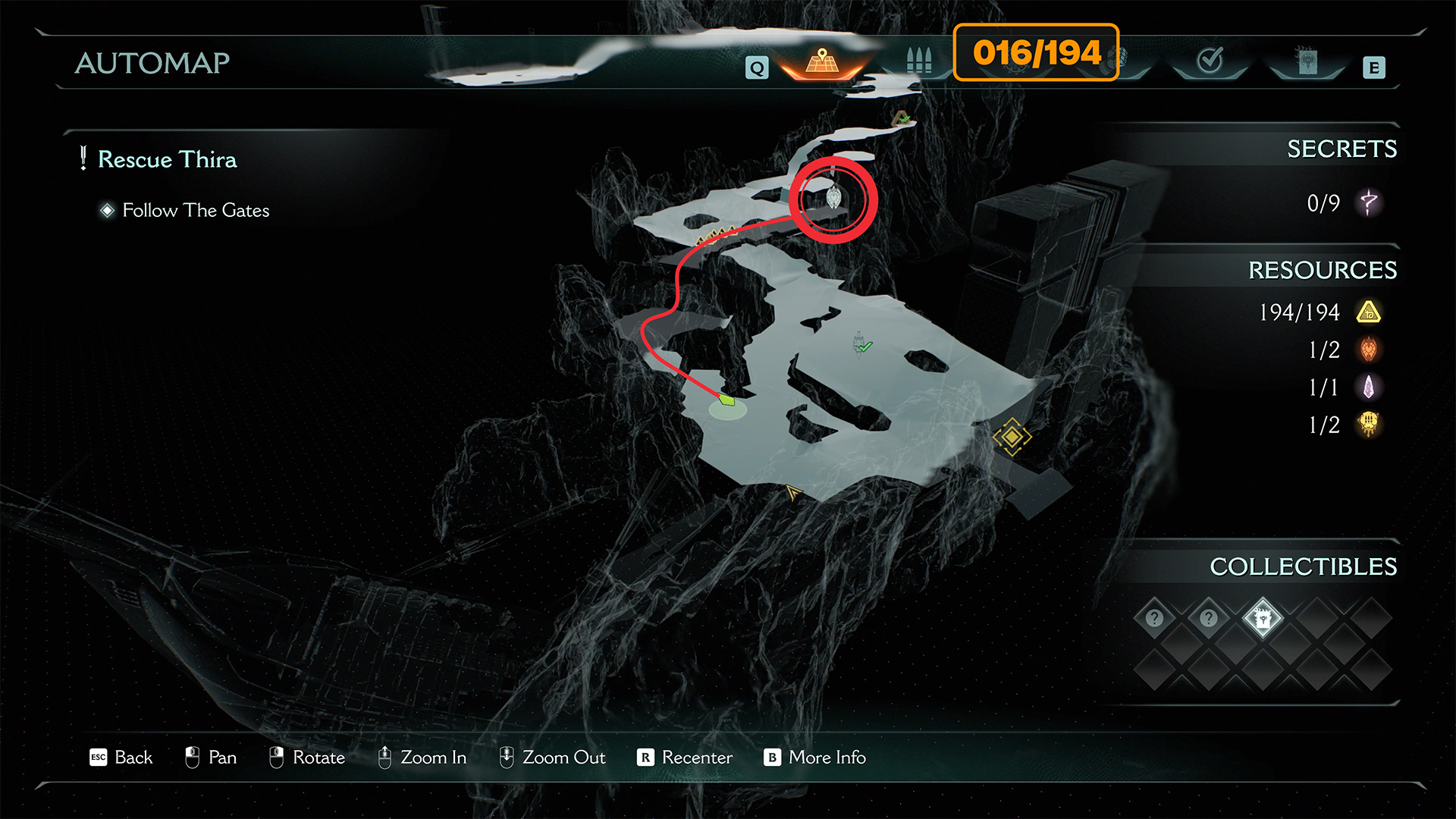Viewport: 1456px width, 819px height.
Task: Switch to the bullets weapons tab
Action: 918,61
